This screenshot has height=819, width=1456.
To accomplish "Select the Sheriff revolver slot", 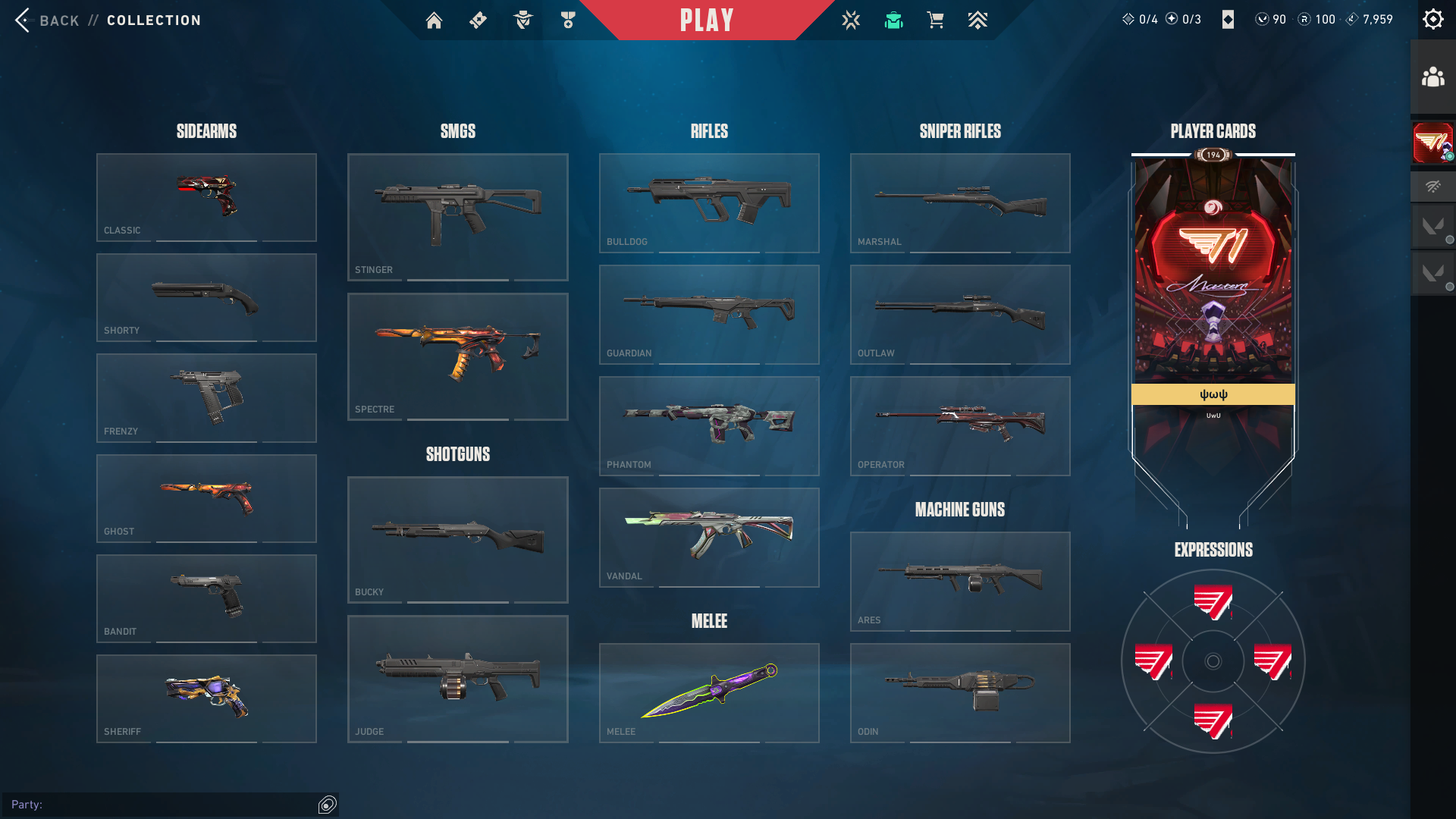I will (x=206, y=698).
